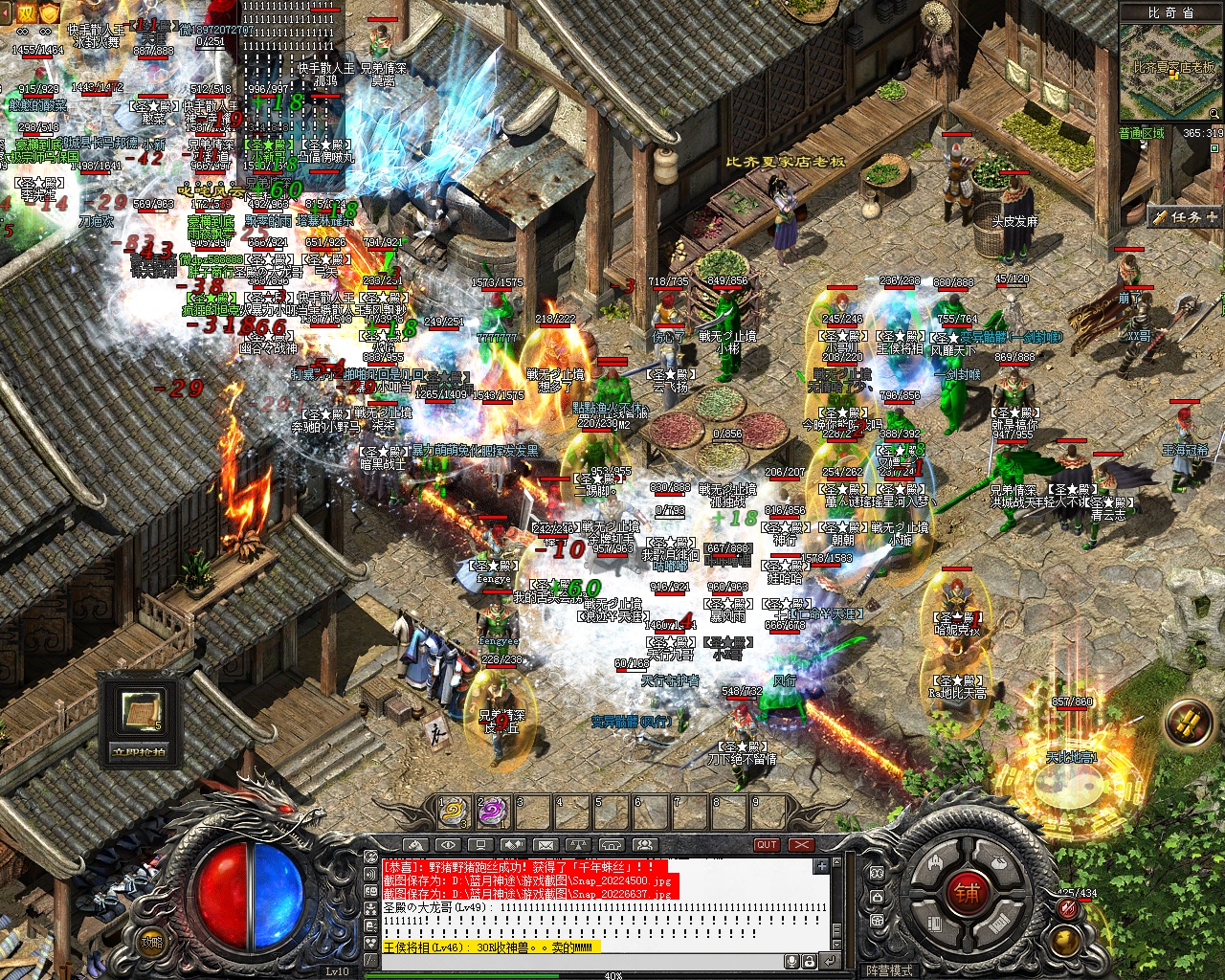The width and height of the screenshot is (1225, 980).
Task: Use the purple swirl stone in hotbar slot 2
Action: (x=492, y=813)
